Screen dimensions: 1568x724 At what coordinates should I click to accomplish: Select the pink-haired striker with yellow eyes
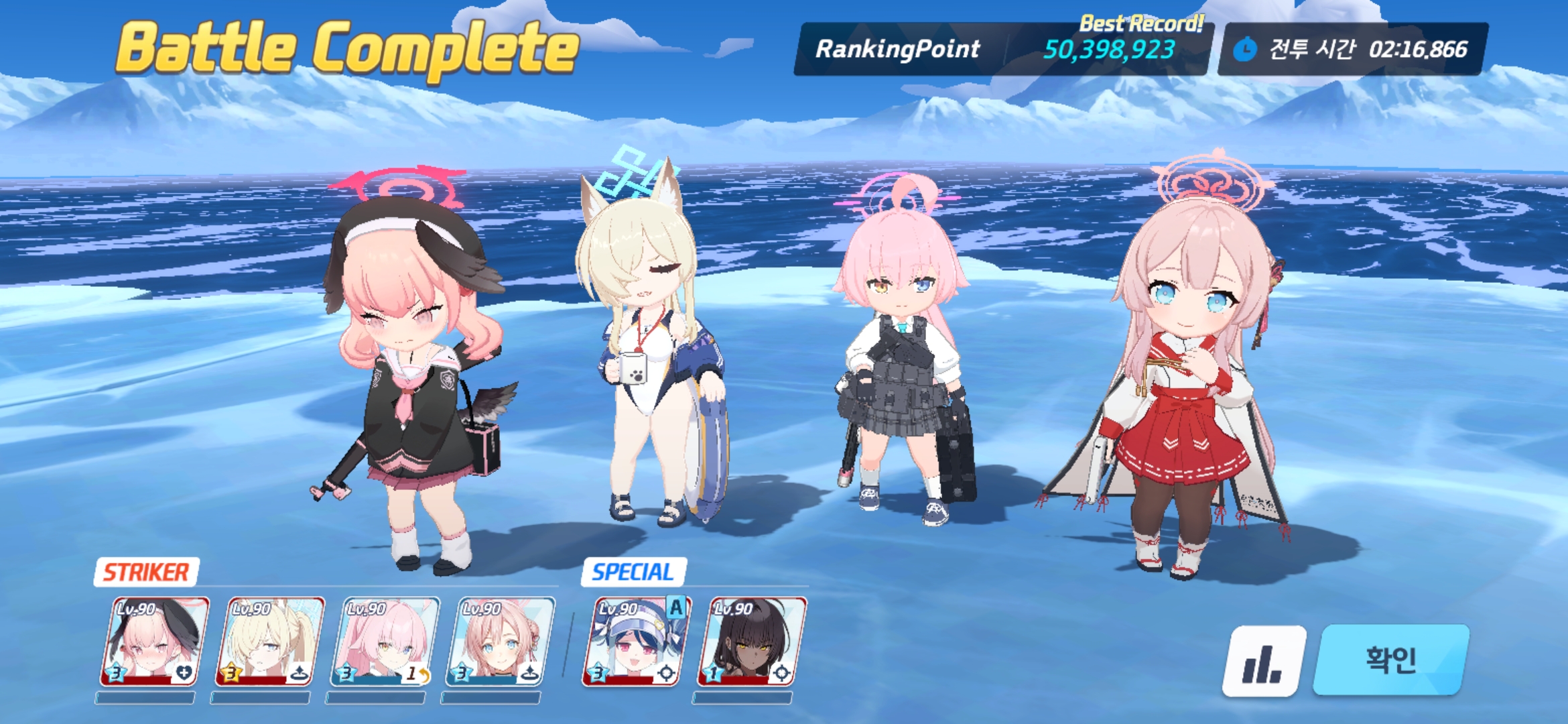coord(385,642)
